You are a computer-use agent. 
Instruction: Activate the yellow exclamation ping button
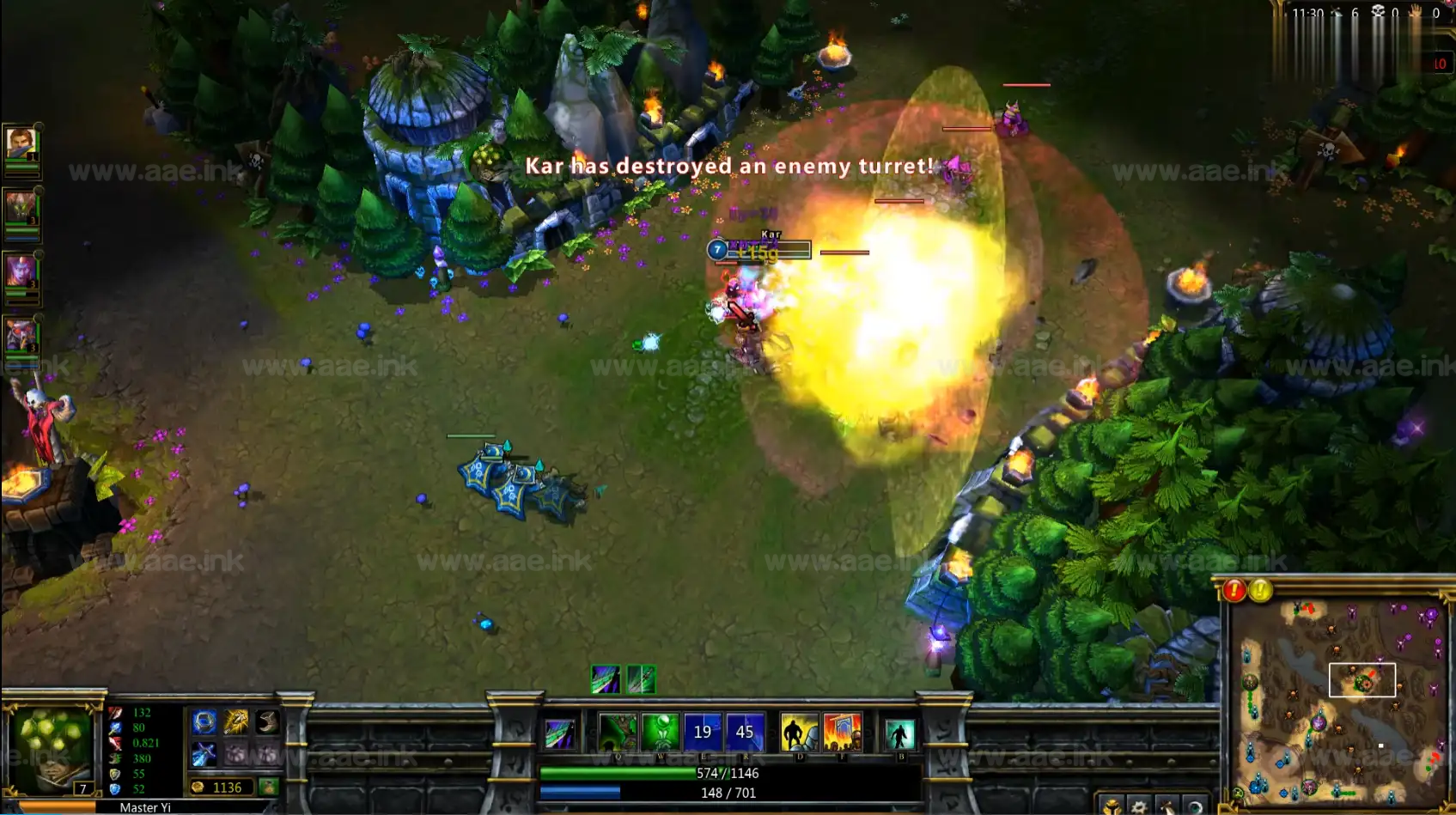click(x=1260, y=591)
